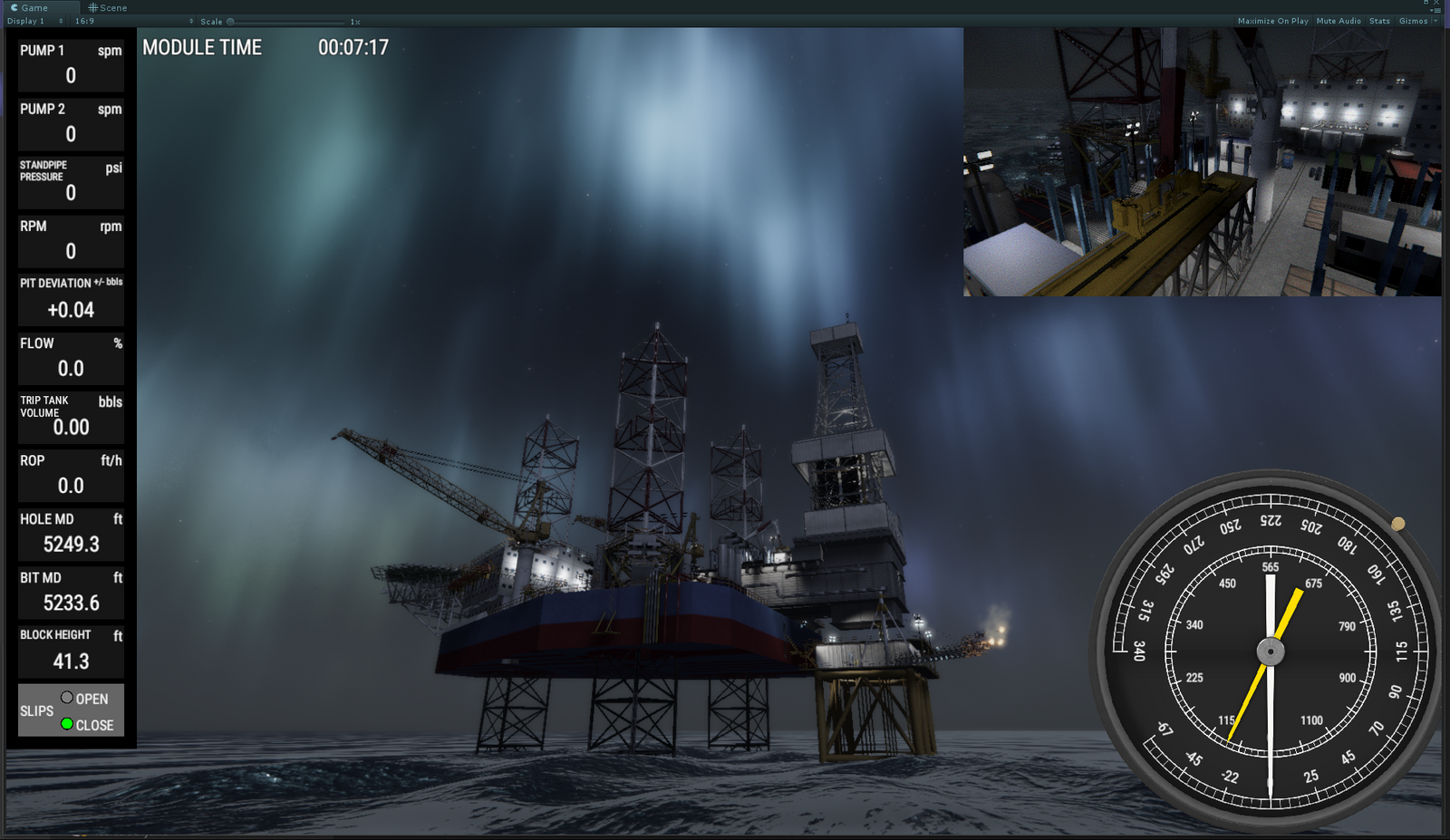Toggle Mute Audio in the Game view
Screen dimensions: 1450x840
coord(1338,20)
